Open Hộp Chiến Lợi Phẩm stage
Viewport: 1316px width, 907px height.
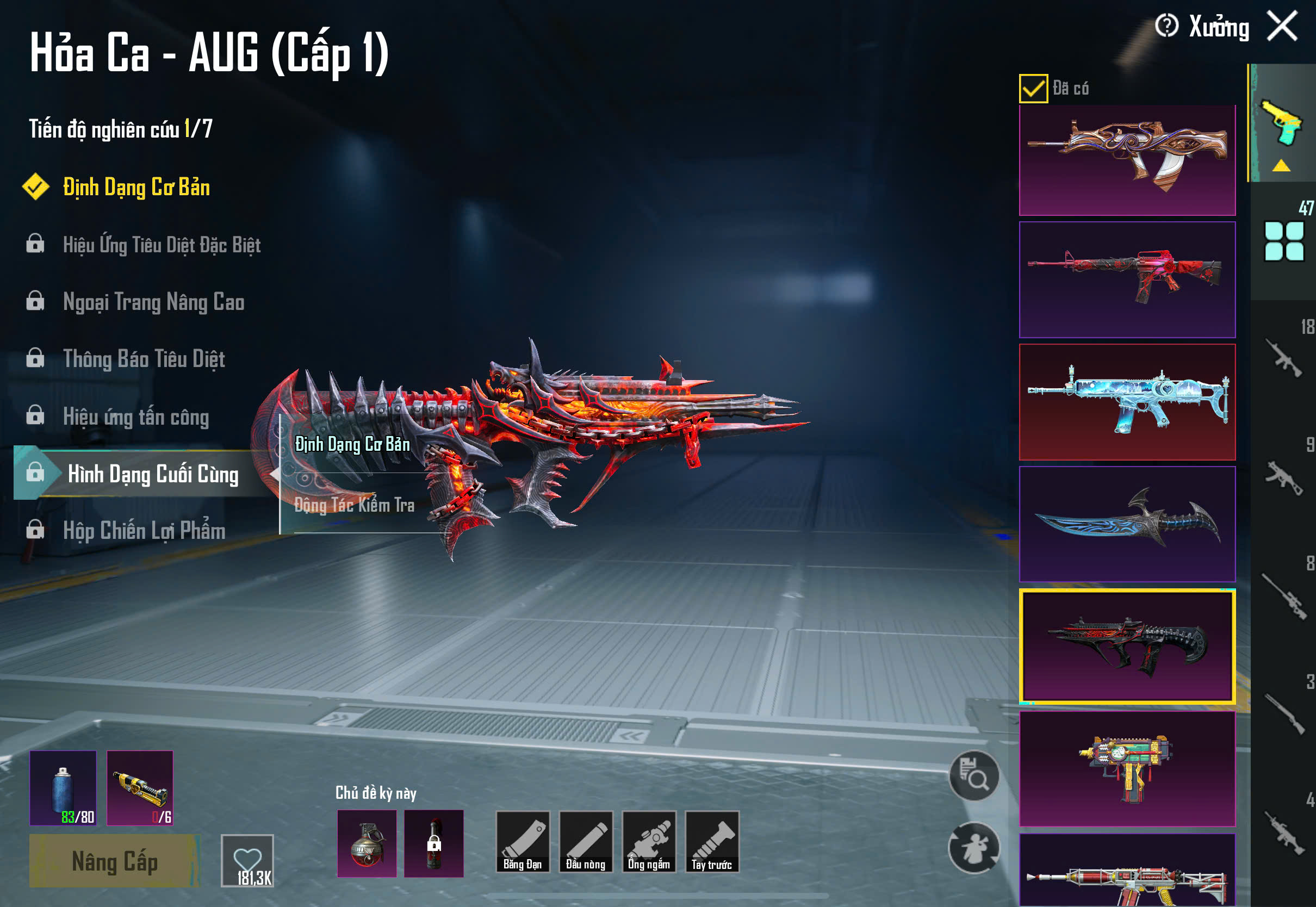pos(144,531)
